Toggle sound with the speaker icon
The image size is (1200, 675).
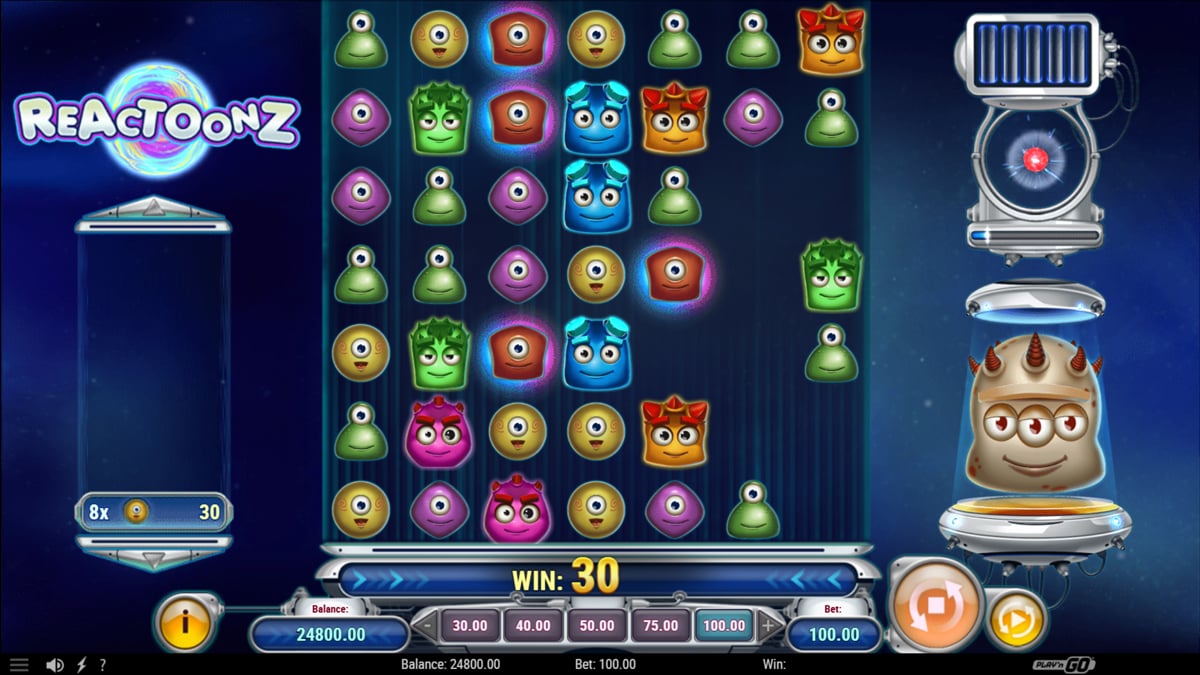coord(55,664)
